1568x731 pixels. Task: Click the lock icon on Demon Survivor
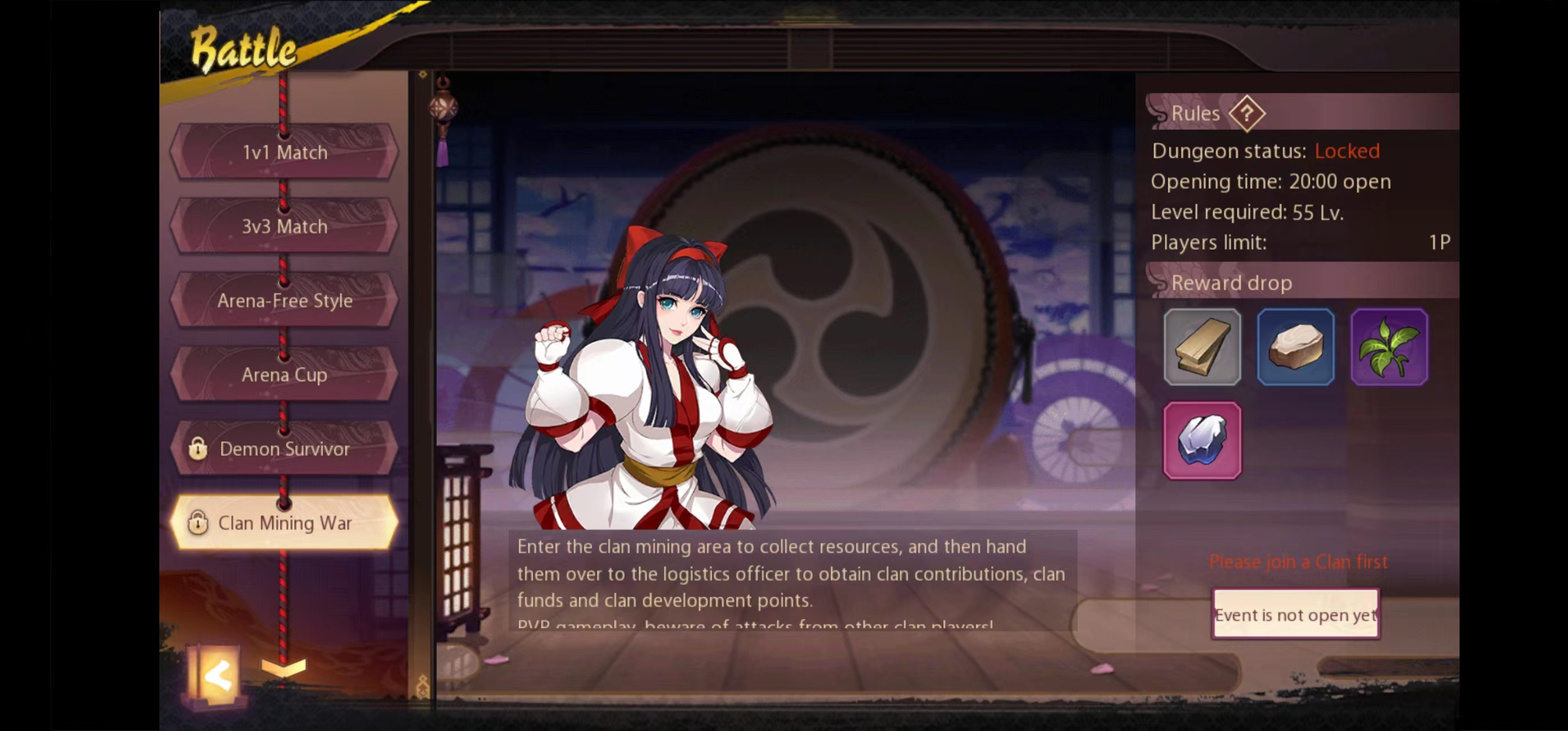tap(197, 449)
